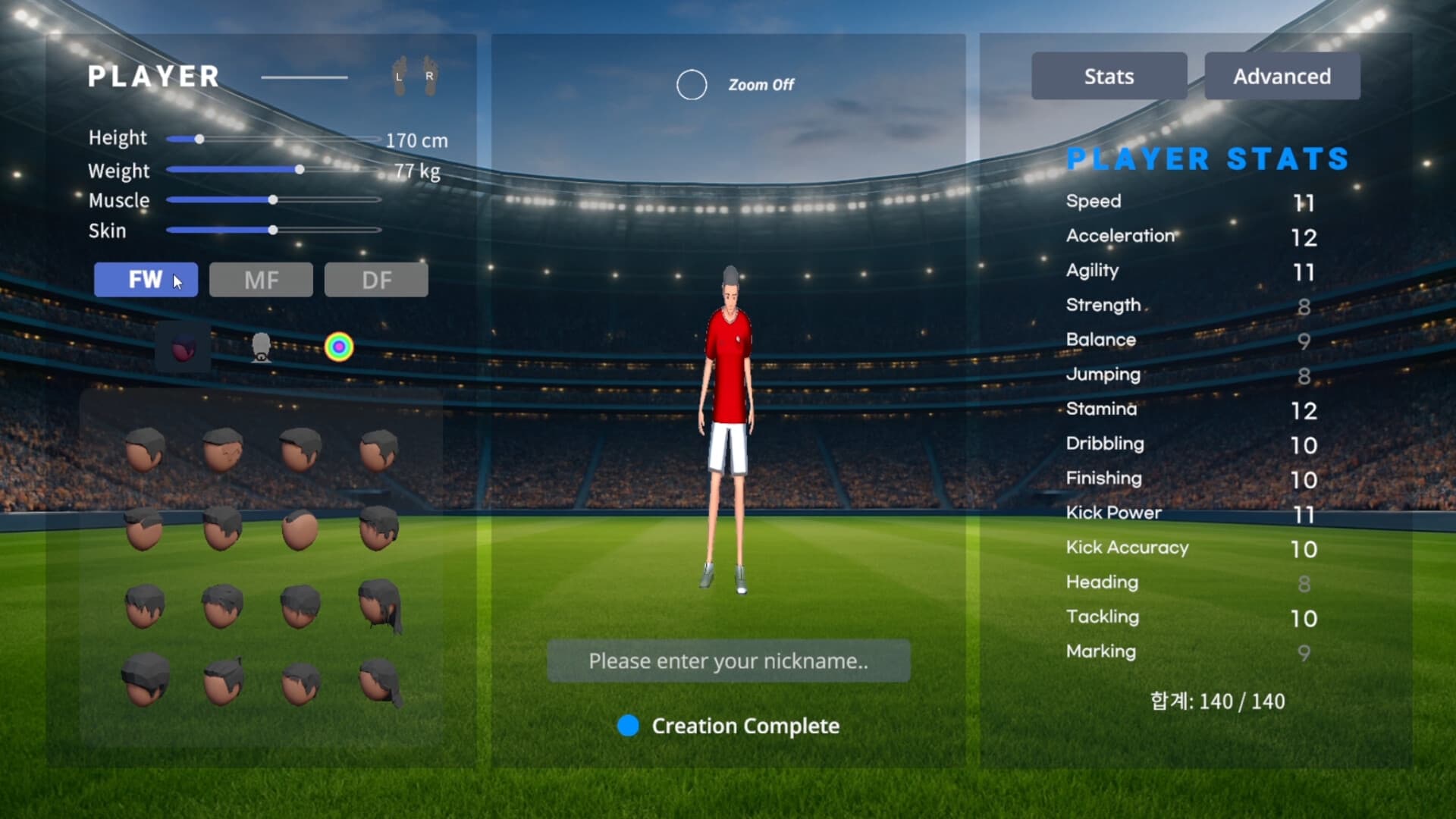Switch to the Advanced tab
This screenshot has width=1456, height=819.
1282,76
